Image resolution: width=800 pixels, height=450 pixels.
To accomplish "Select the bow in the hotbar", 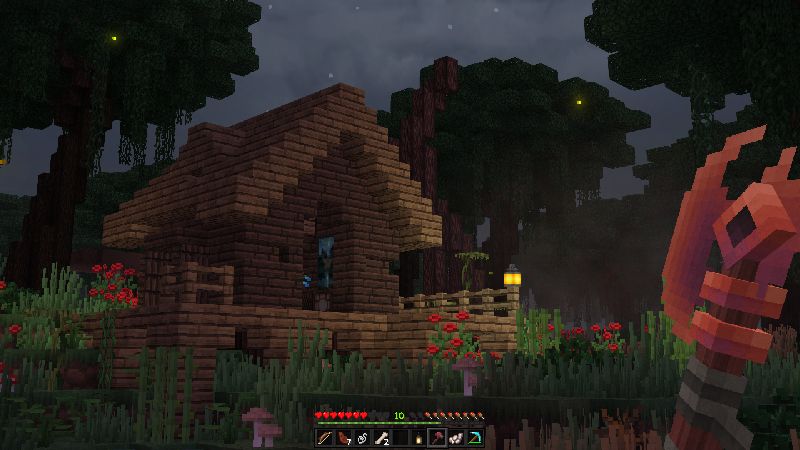I will [325, 438].
